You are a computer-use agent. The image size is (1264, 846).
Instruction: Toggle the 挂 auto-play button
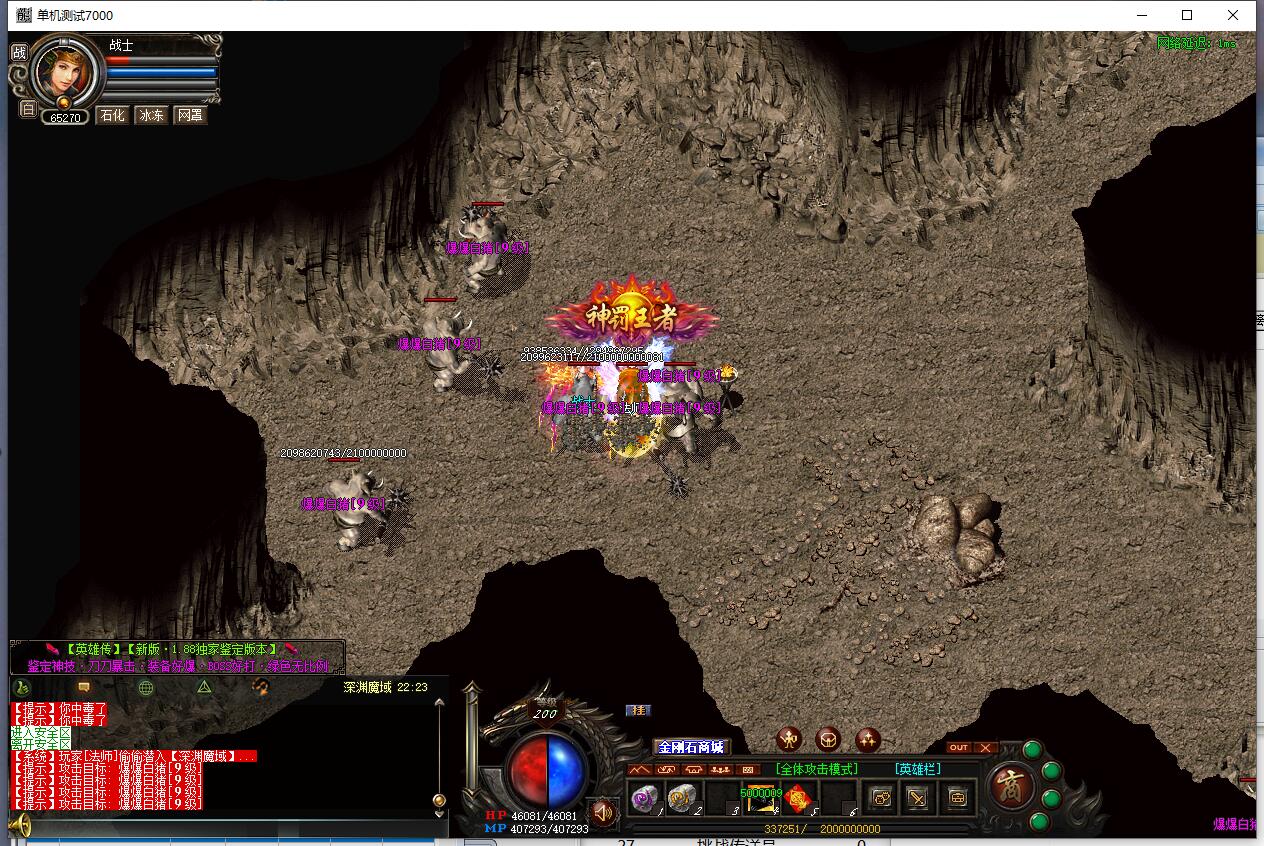[x=637, y=710]
